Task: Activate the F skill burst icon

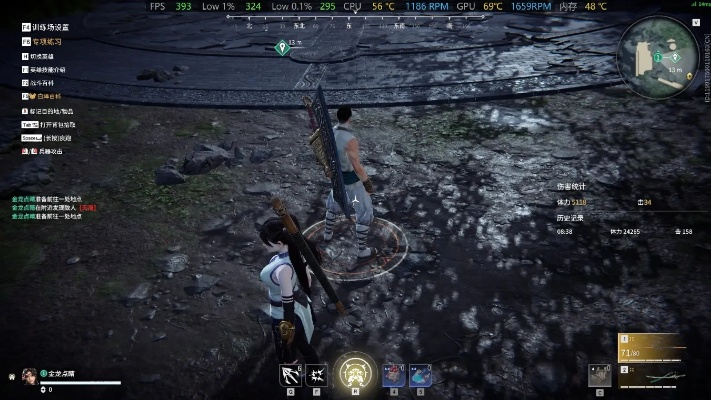Action: click(x=316, y=375)
